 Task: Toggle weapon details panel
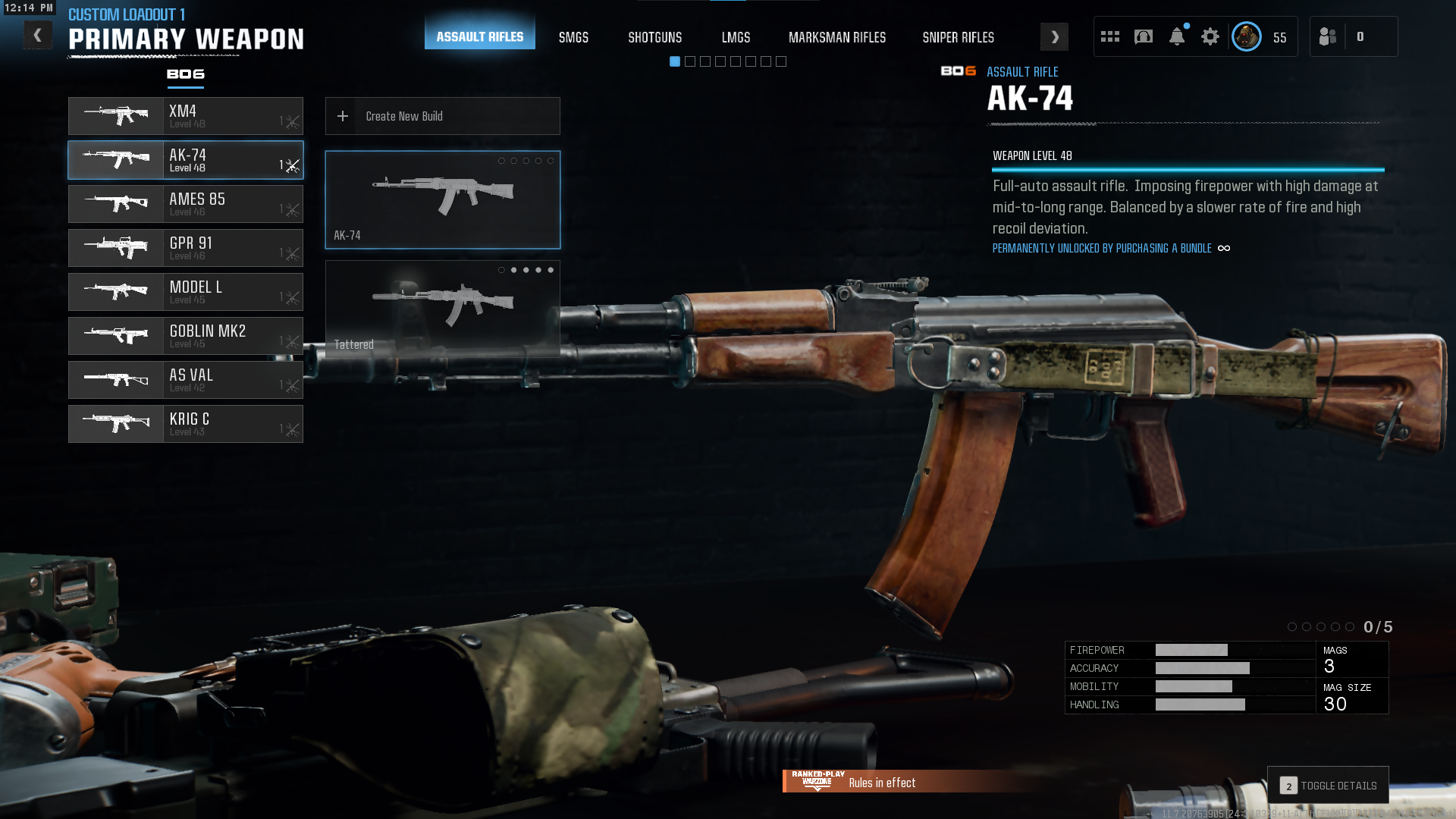1328,786
